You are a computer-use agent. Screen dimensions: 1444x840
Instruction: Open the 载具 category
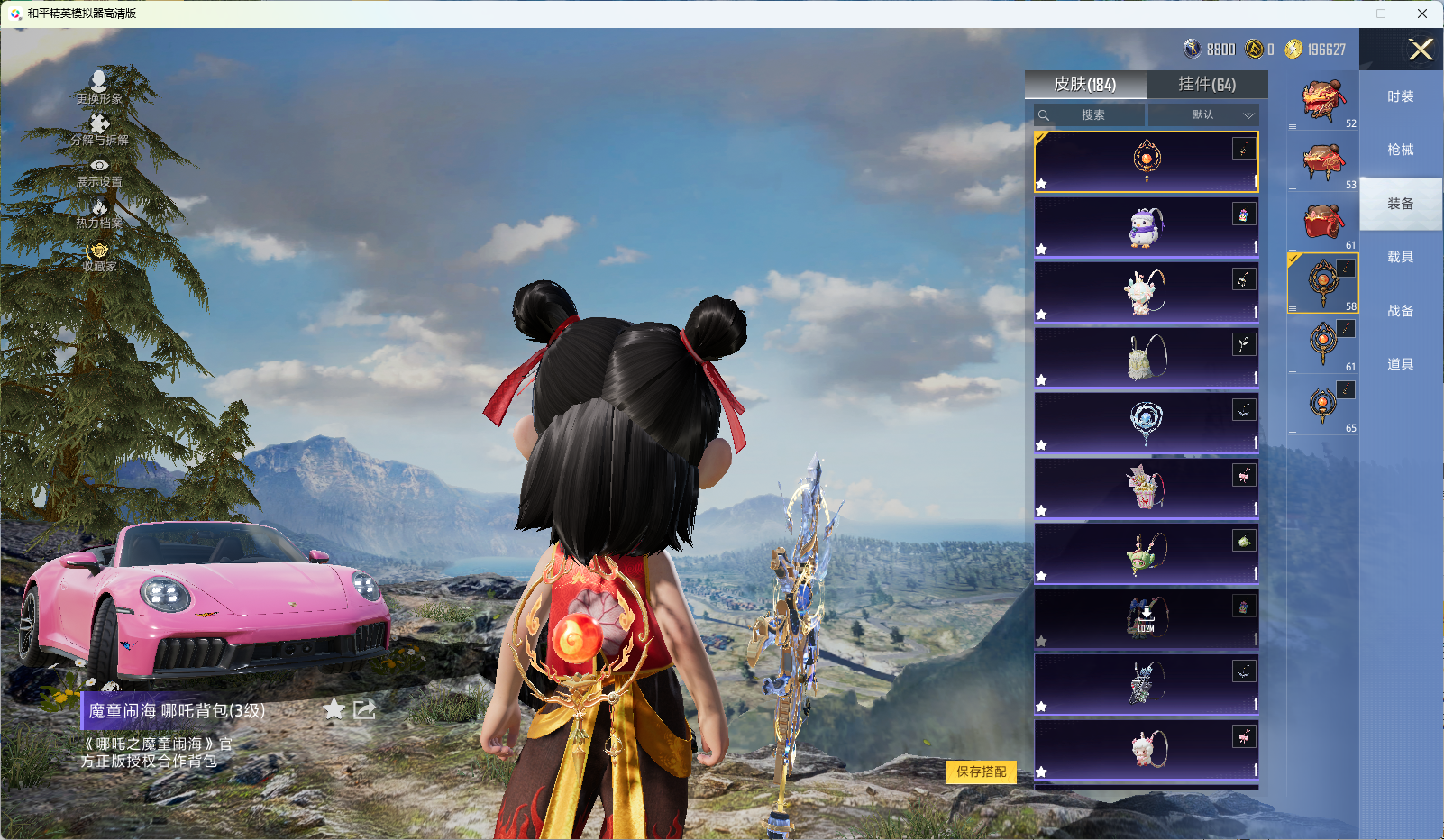pos(1400,257)
